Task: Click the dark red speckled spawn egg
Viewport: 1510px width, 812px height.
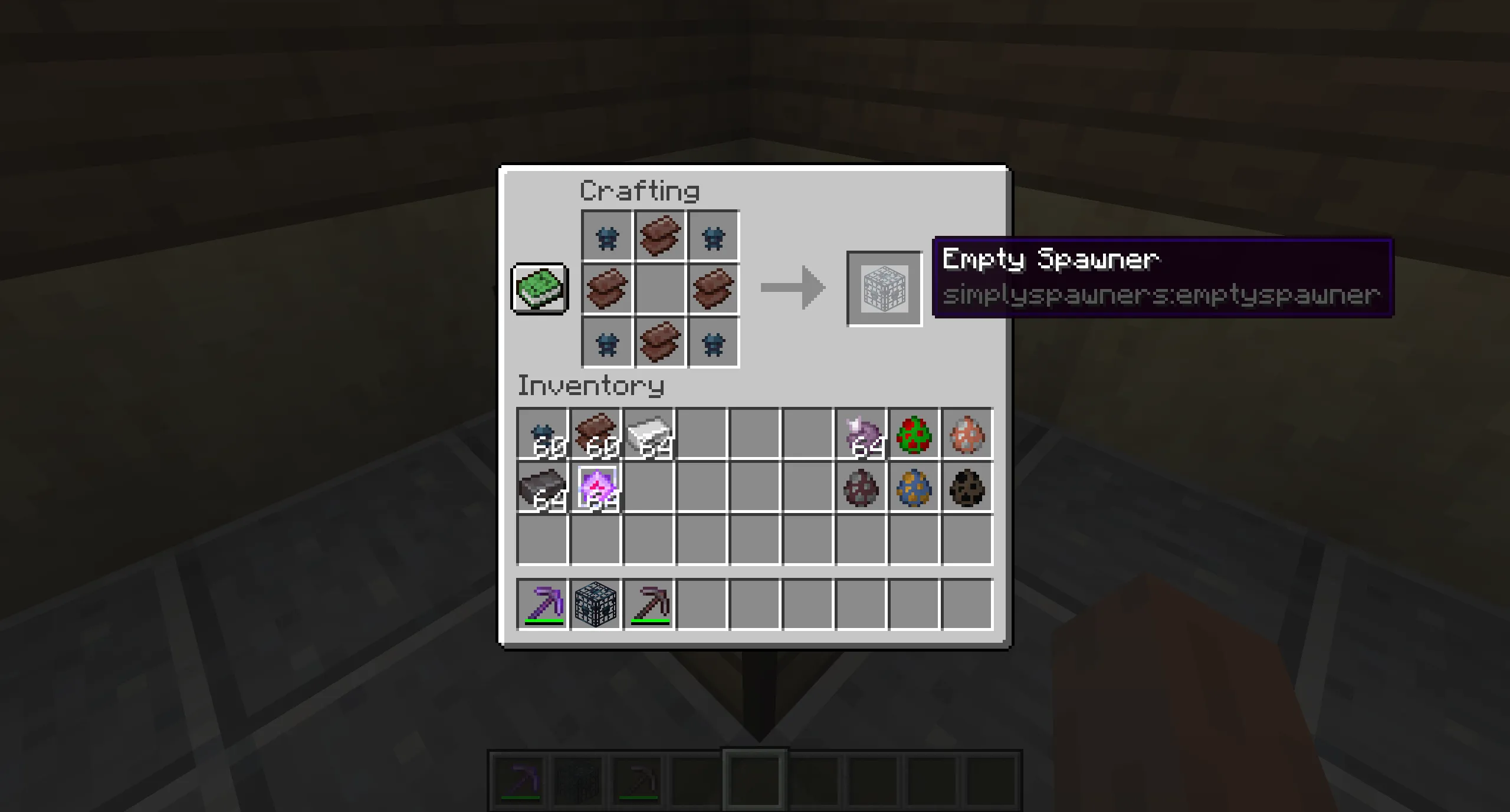Action: pyautogui.click(x=861, y=488)
